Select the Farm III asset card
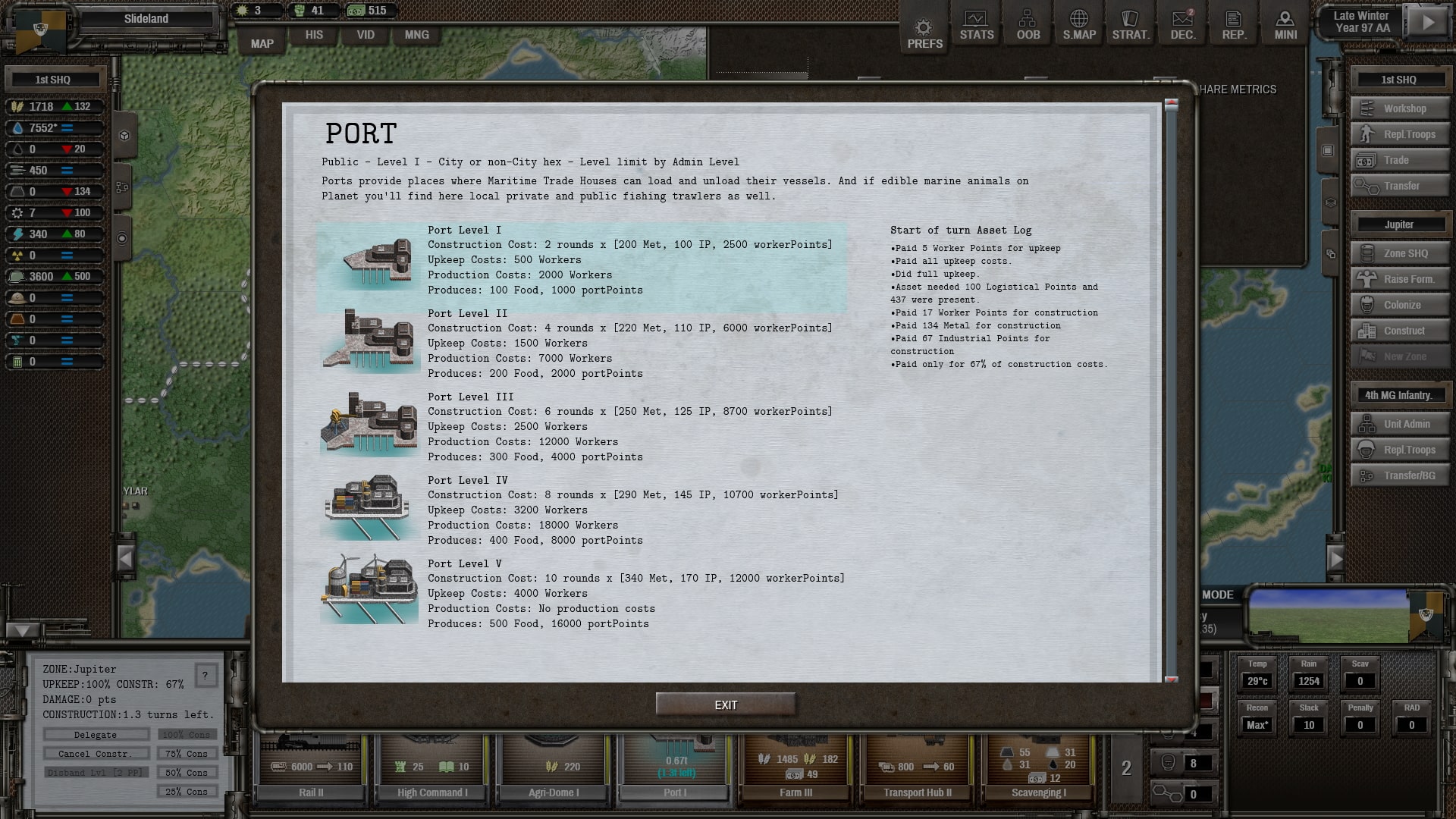The height and width of the screenshot is (819, 1456). (x=795, y=766)
